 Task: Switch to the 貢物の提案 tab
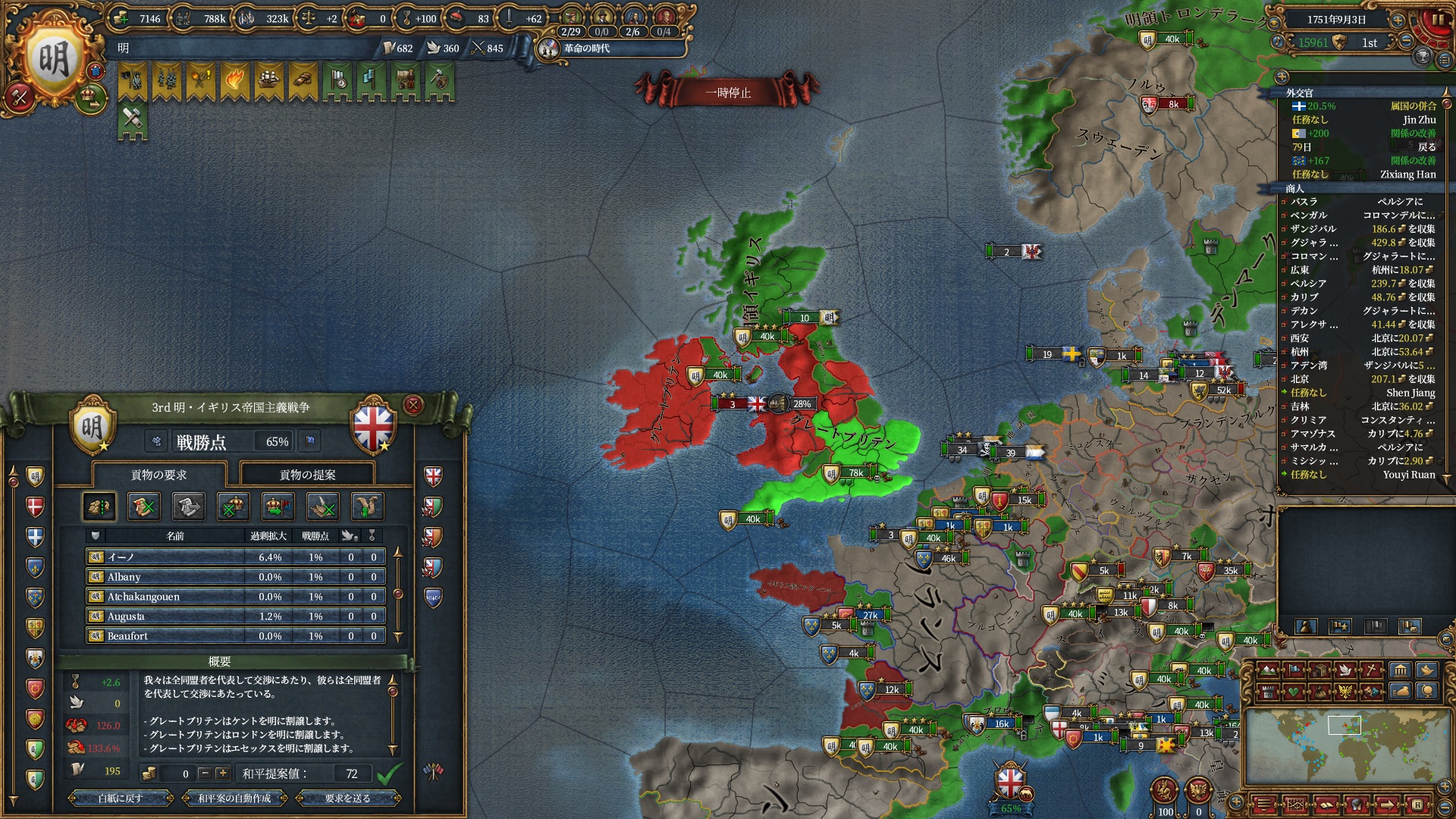[307, 475]
